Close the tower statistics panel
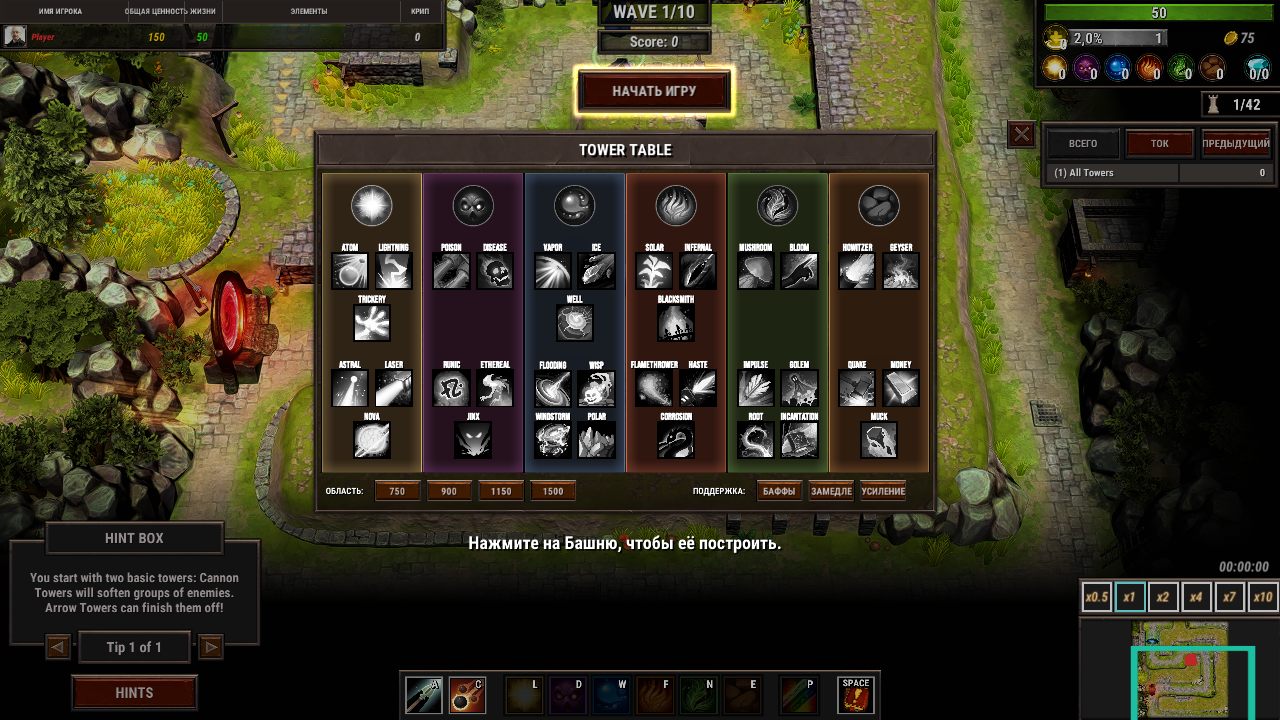1280x720 pixels. tap(1021, 134)
